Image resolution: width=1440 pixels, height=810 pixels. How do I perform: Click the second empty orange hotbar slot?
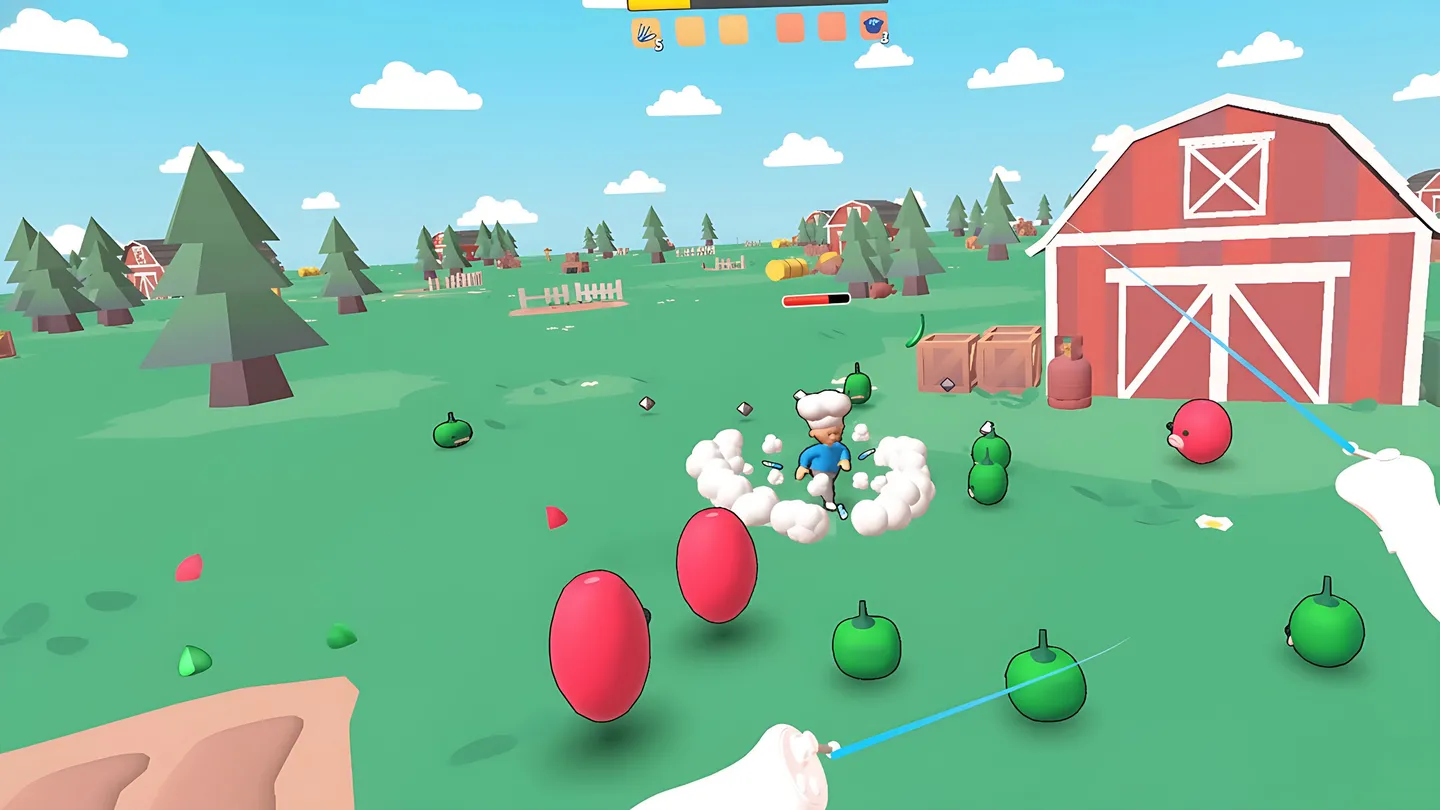point(732,28)
